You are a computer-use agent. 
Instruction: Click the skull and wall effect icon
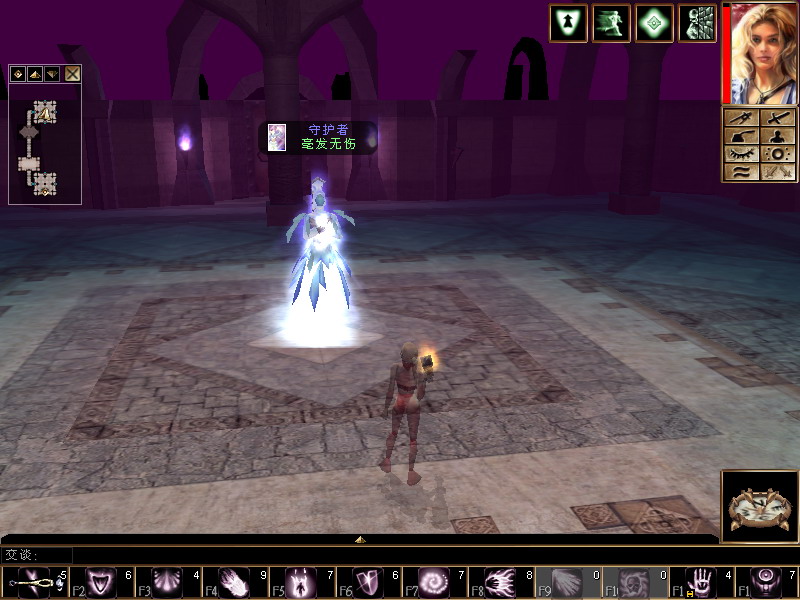click(x=697, y=24)
